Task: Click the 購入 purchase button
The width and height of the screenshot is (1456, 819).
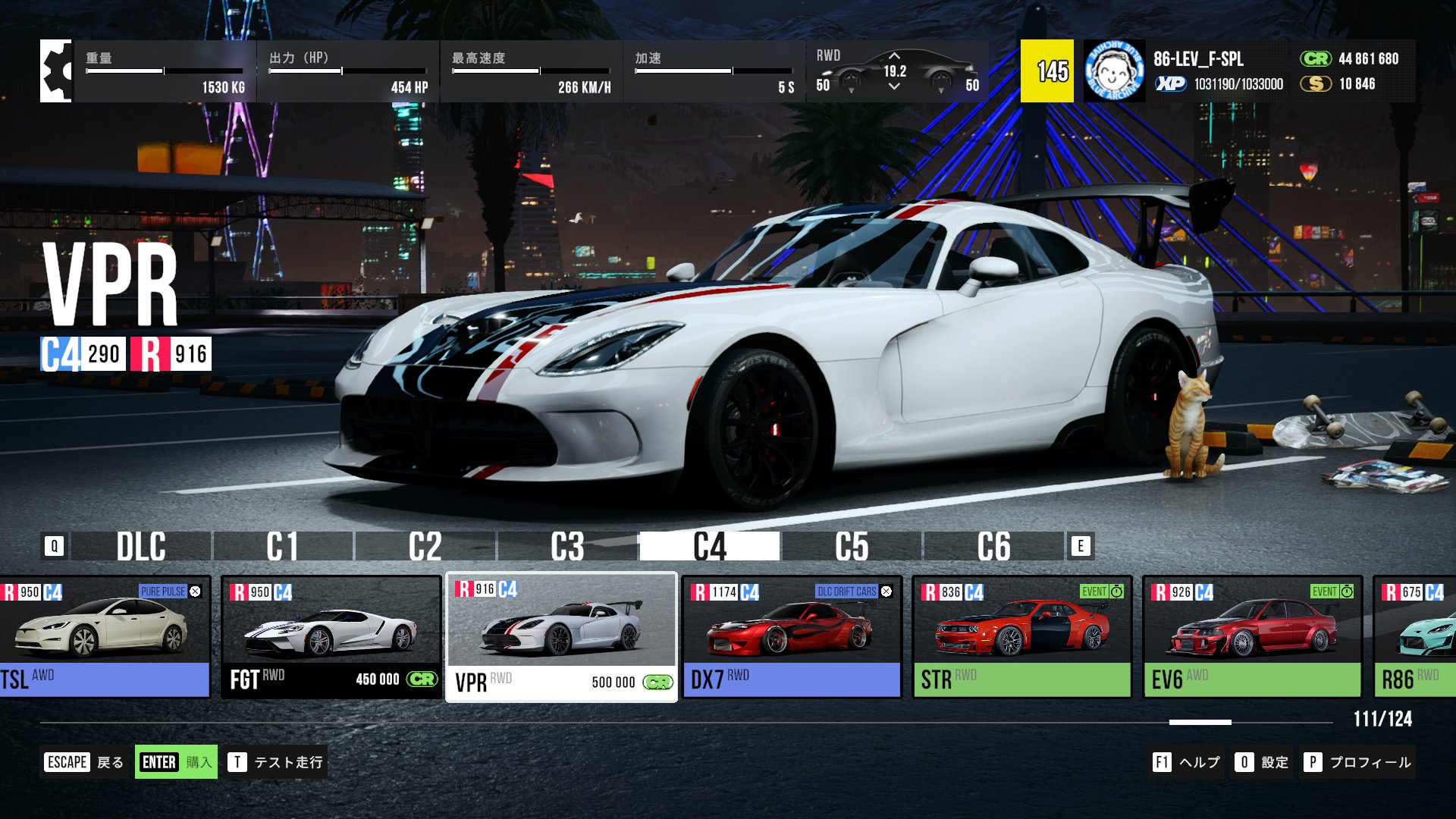Action: tap(176, 762)
